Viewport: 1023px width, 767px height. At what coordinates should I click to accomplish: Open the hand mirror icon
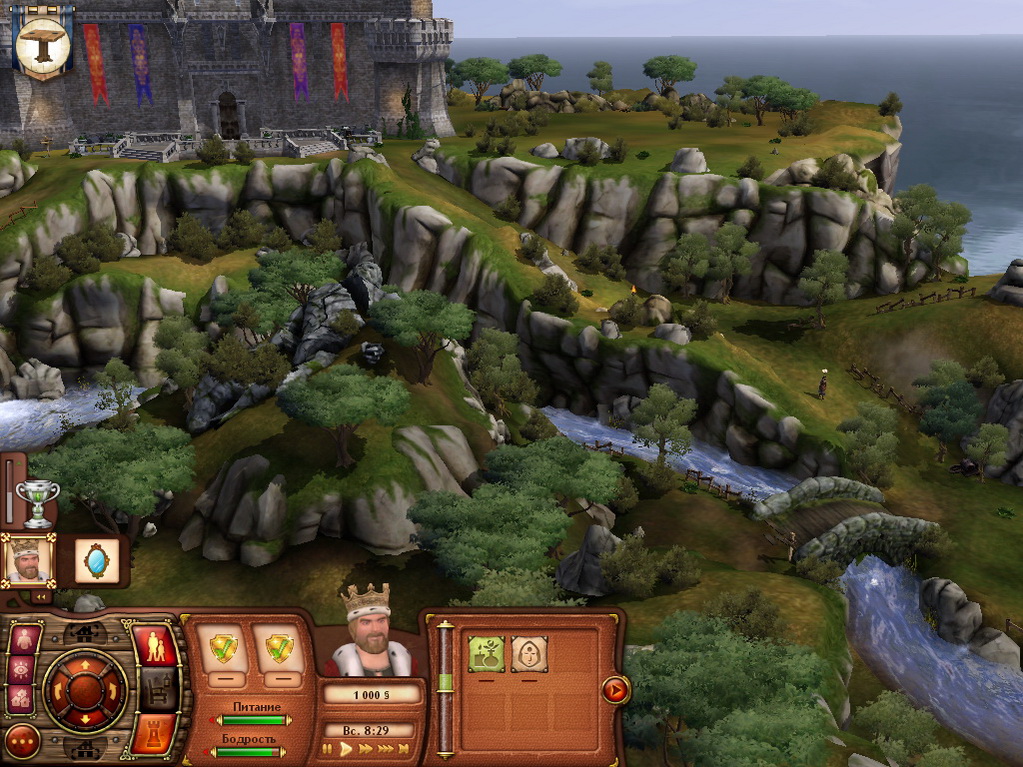[x=97, y=561]
